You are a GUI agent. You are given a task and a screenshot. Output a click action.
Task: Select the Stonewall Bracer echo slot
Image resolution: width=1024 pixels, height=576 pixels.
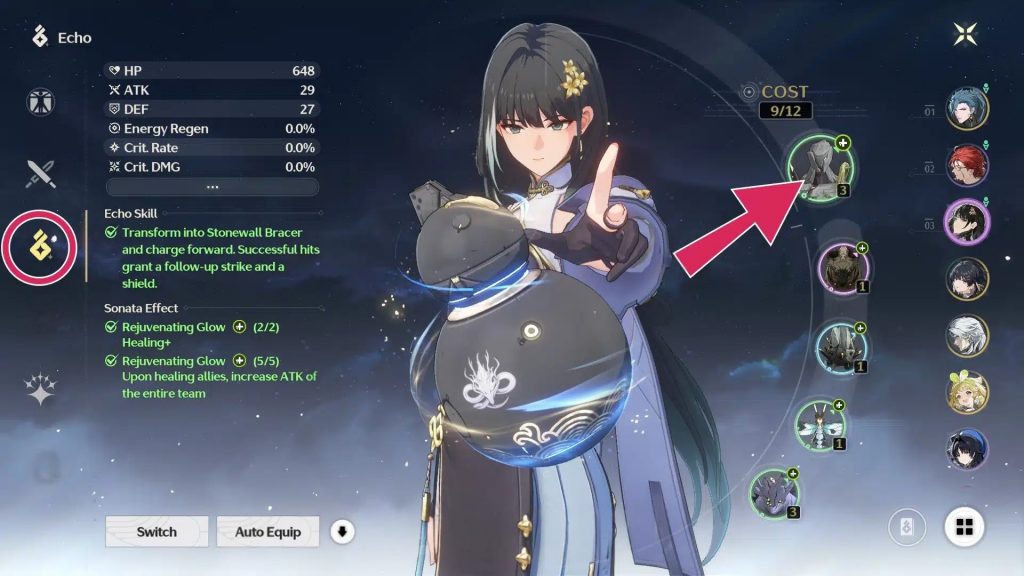tap(818, 167)
